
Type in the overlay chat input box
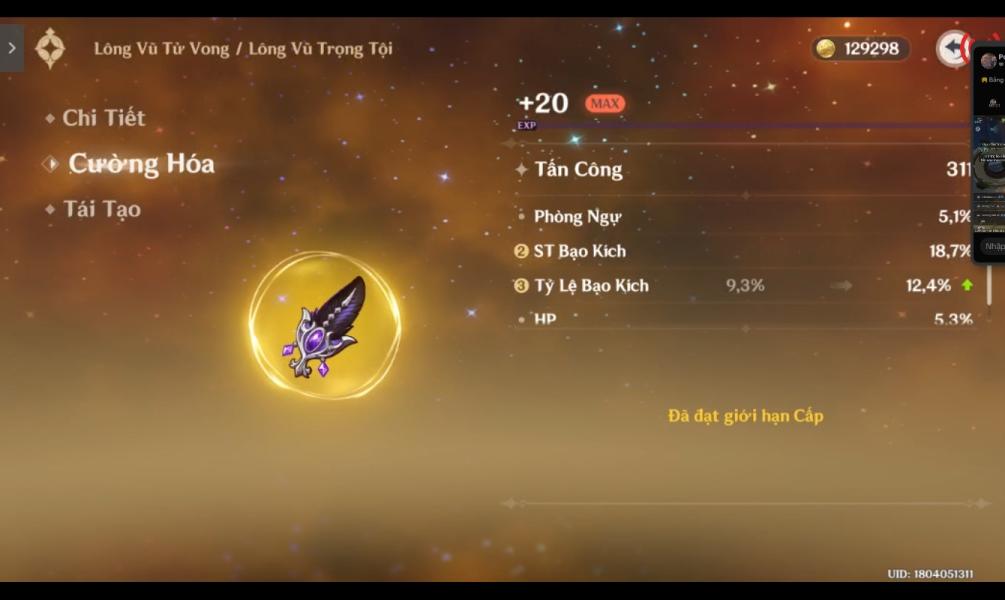point(992,246)
